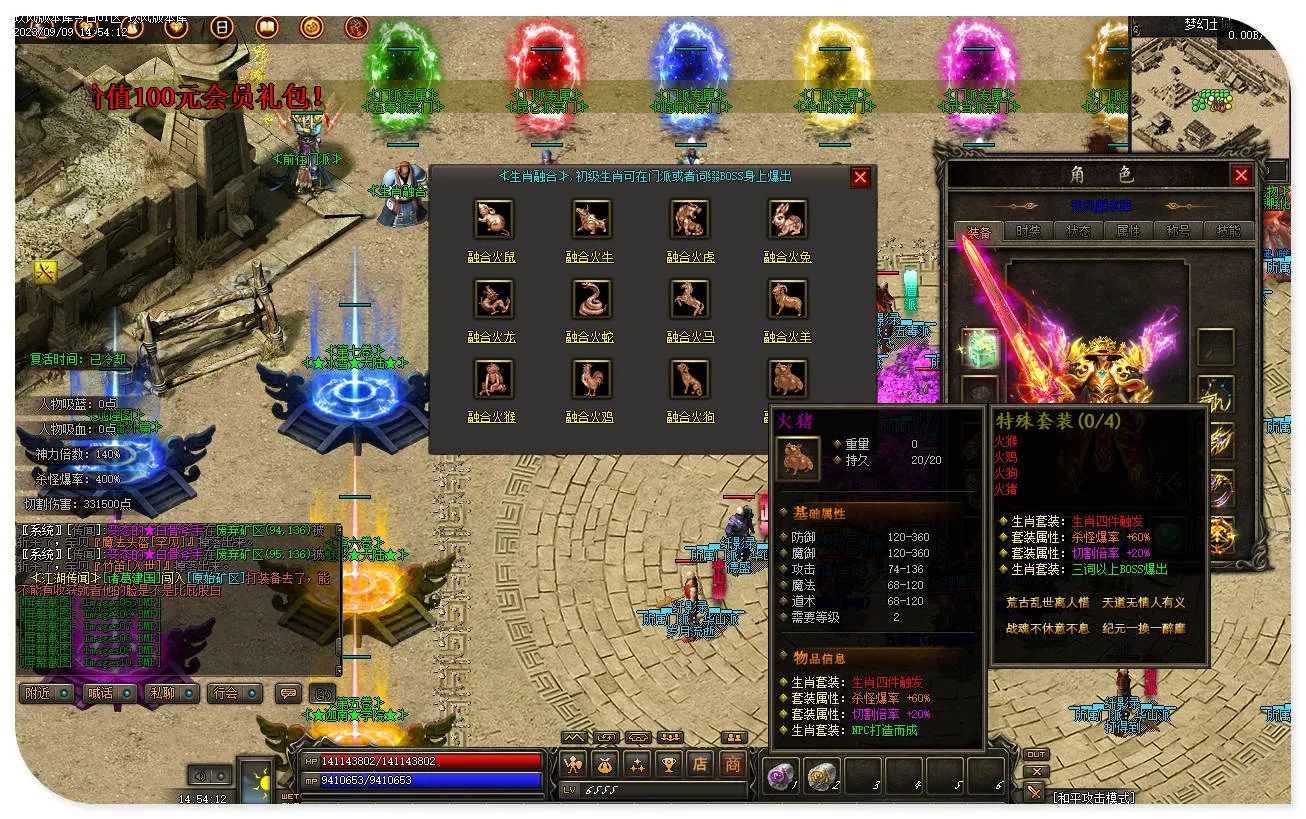The height and width of the screenshot is (819, 1306).
Task: Open the 店 shop button
Action: (x=700, y=765)
